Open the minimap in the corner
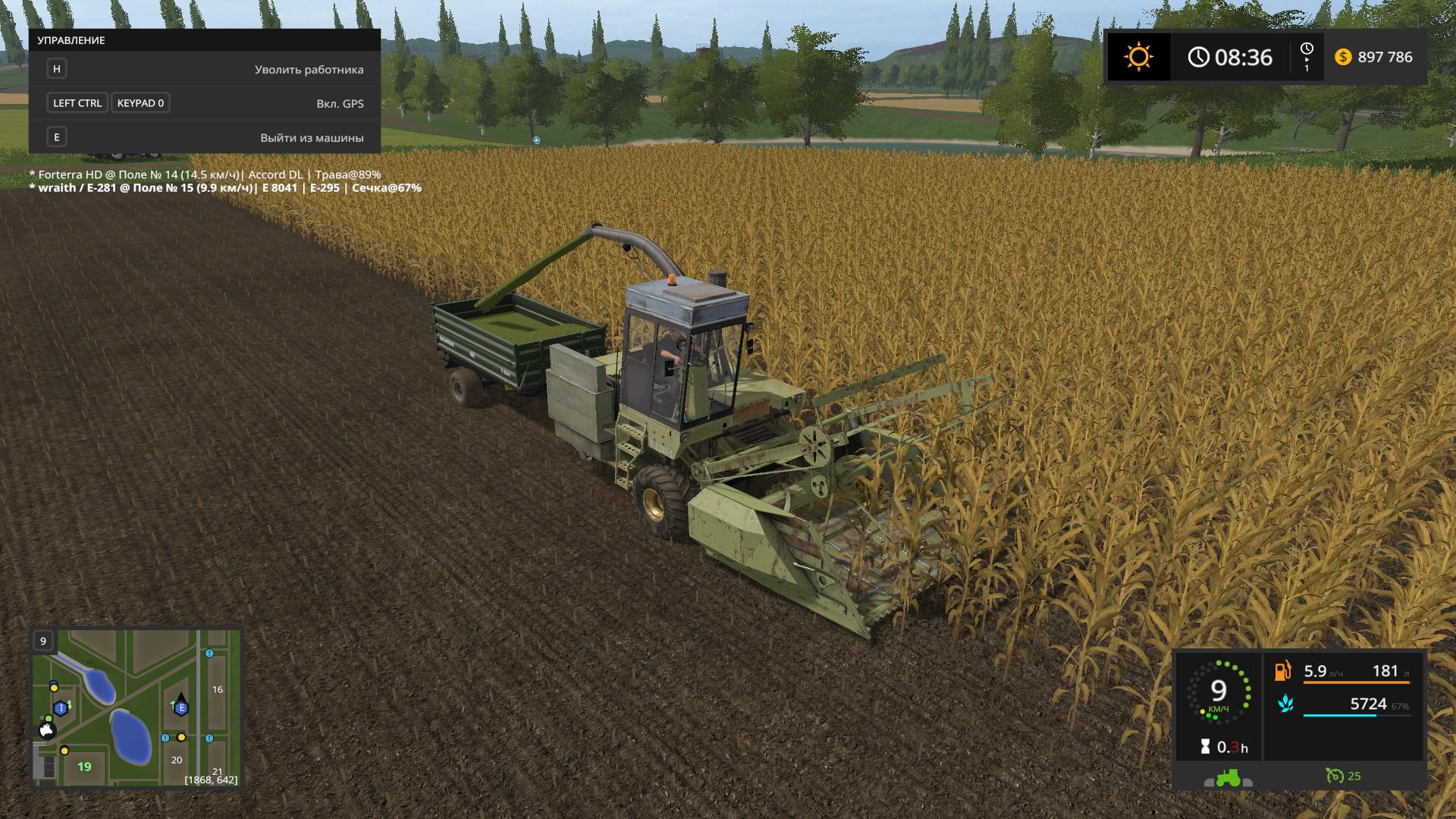 tap(136, 708)
